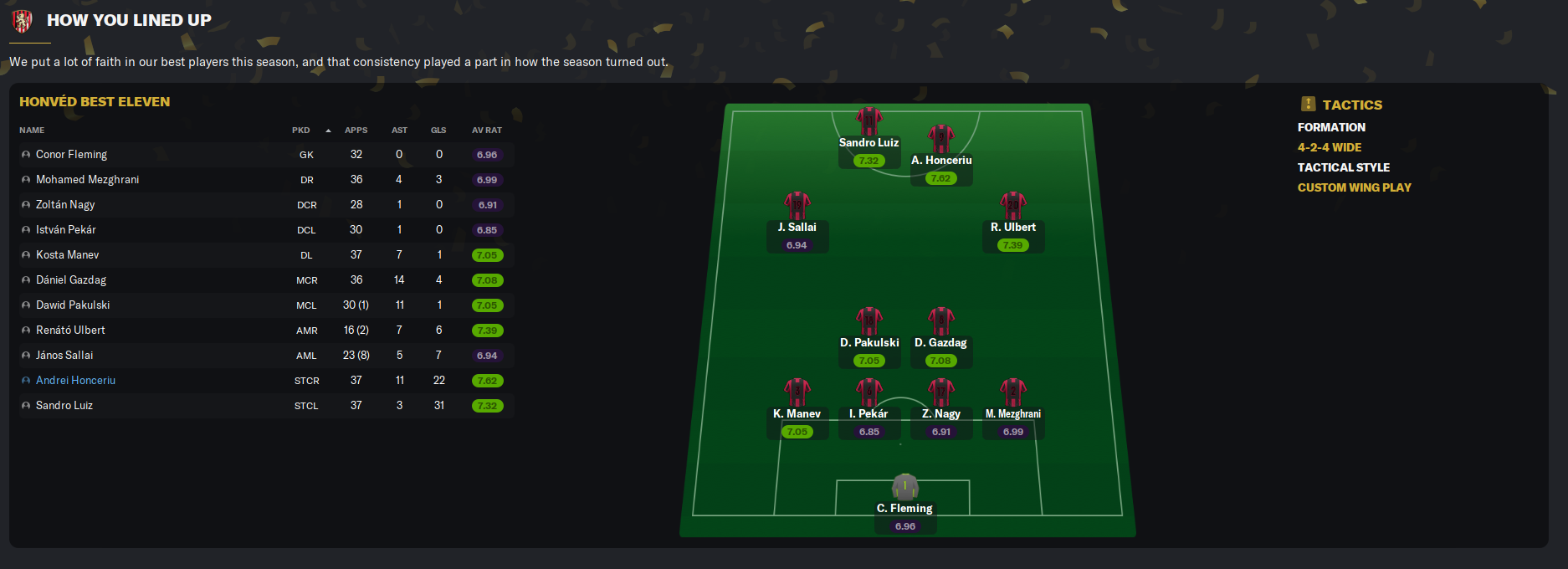Open the 4-2-4 WIDE formation link
The width and height of the screenshot is (1568, 569).
(1329, 147)
